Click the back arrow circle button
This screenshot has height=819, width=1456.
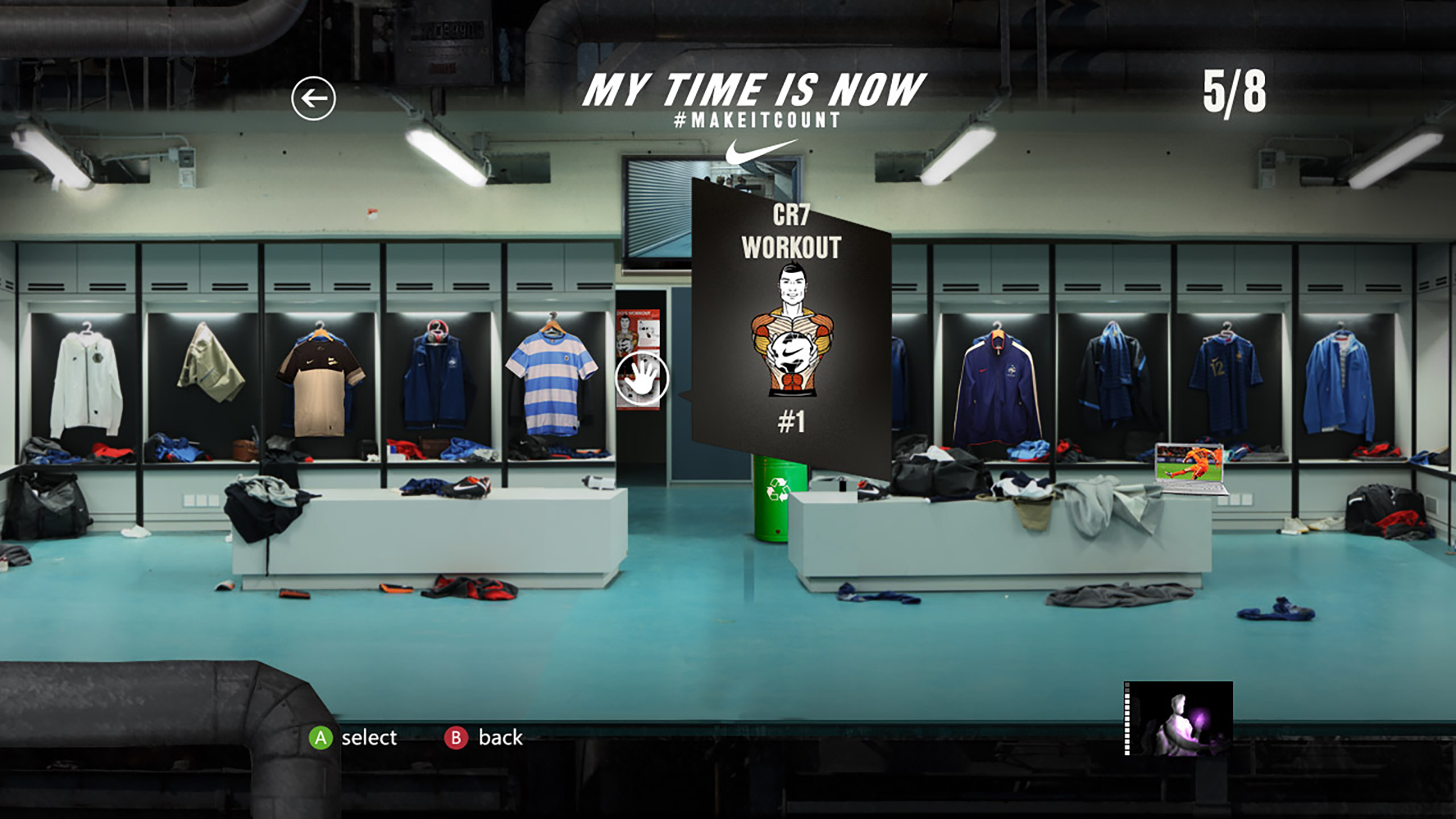point(313,98)
